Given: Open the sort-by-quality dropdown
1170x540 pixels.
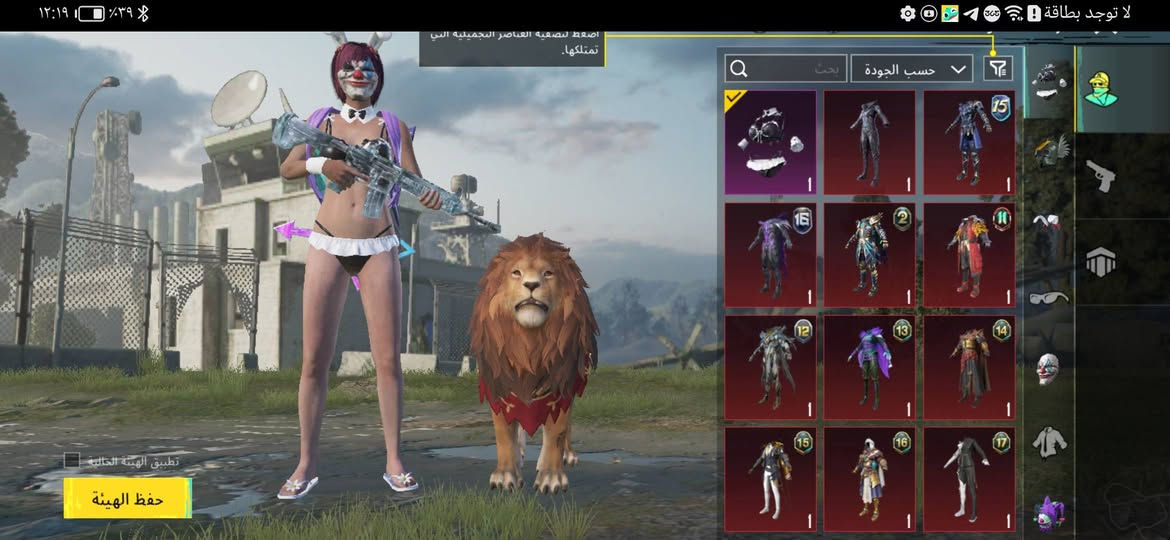Looking at the screenshot, I should coord(911,68).
